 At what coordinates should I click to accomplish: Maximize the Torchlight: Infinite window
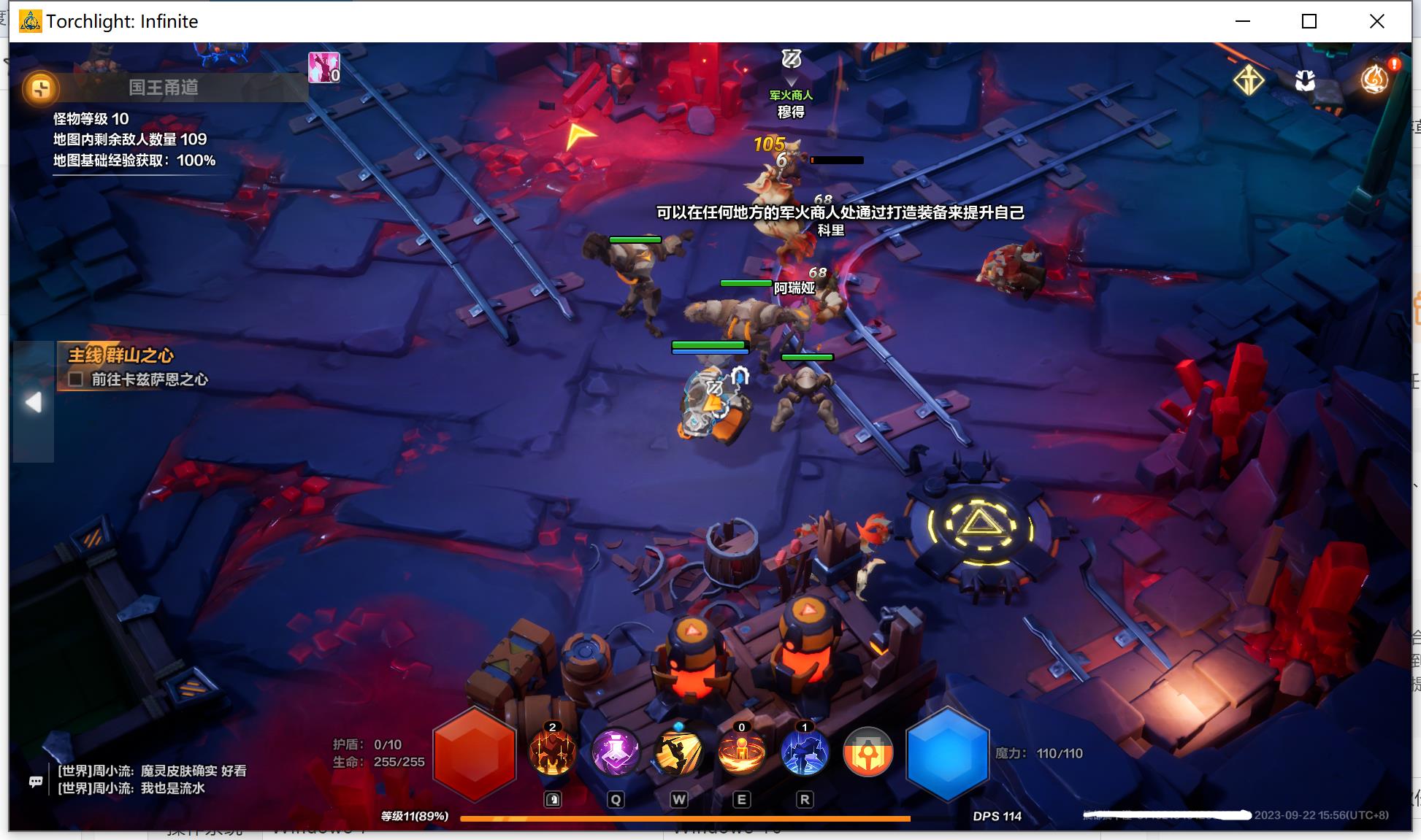coord(1309,21)
